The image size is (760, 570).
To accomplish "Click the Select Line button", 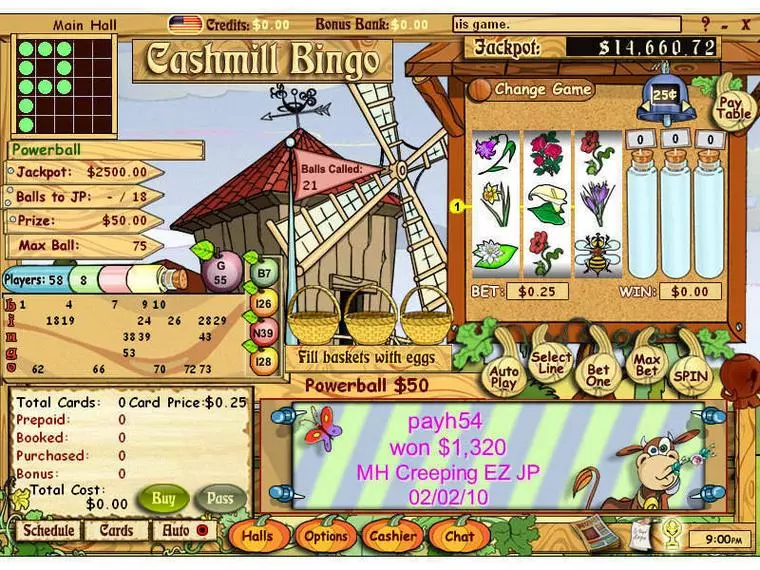I will (550, 364).
